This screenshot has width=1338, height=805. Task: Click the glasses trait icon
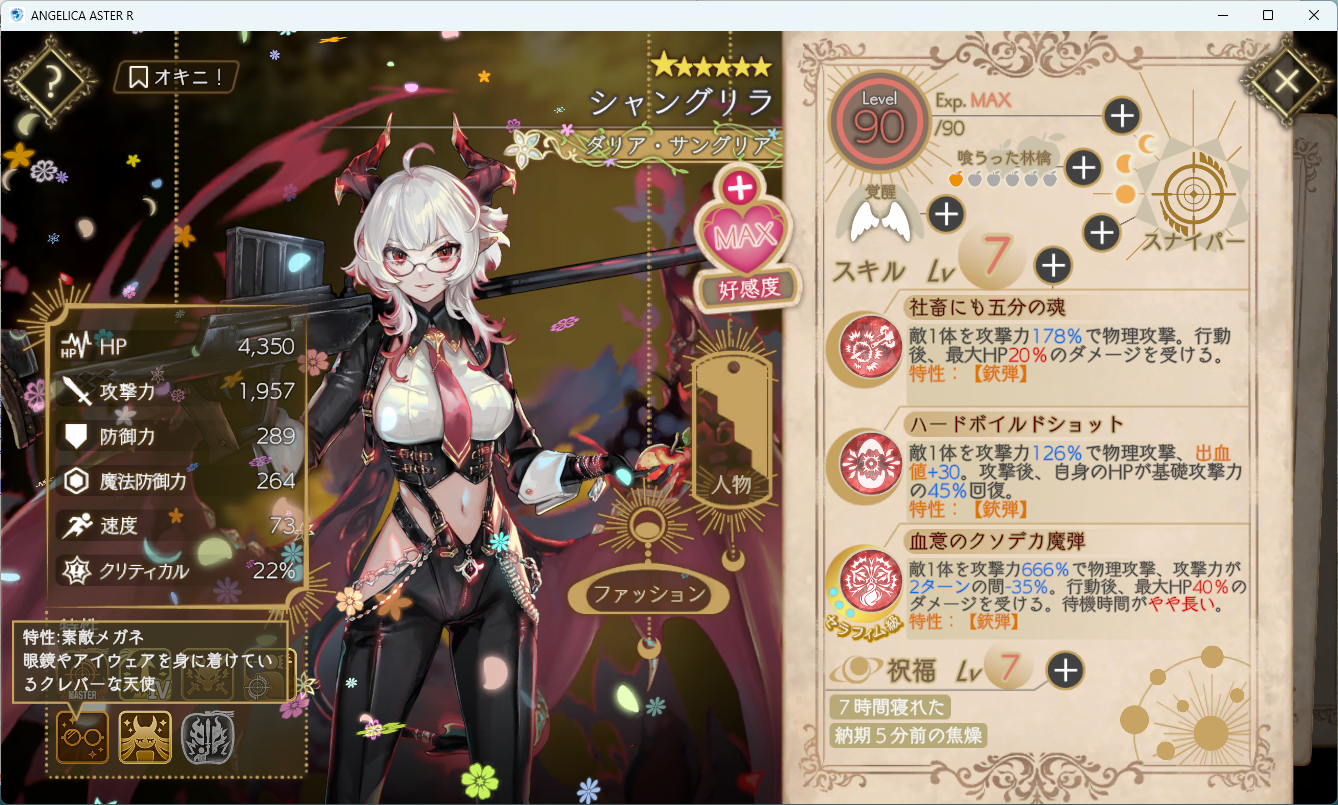pos(82,738)
